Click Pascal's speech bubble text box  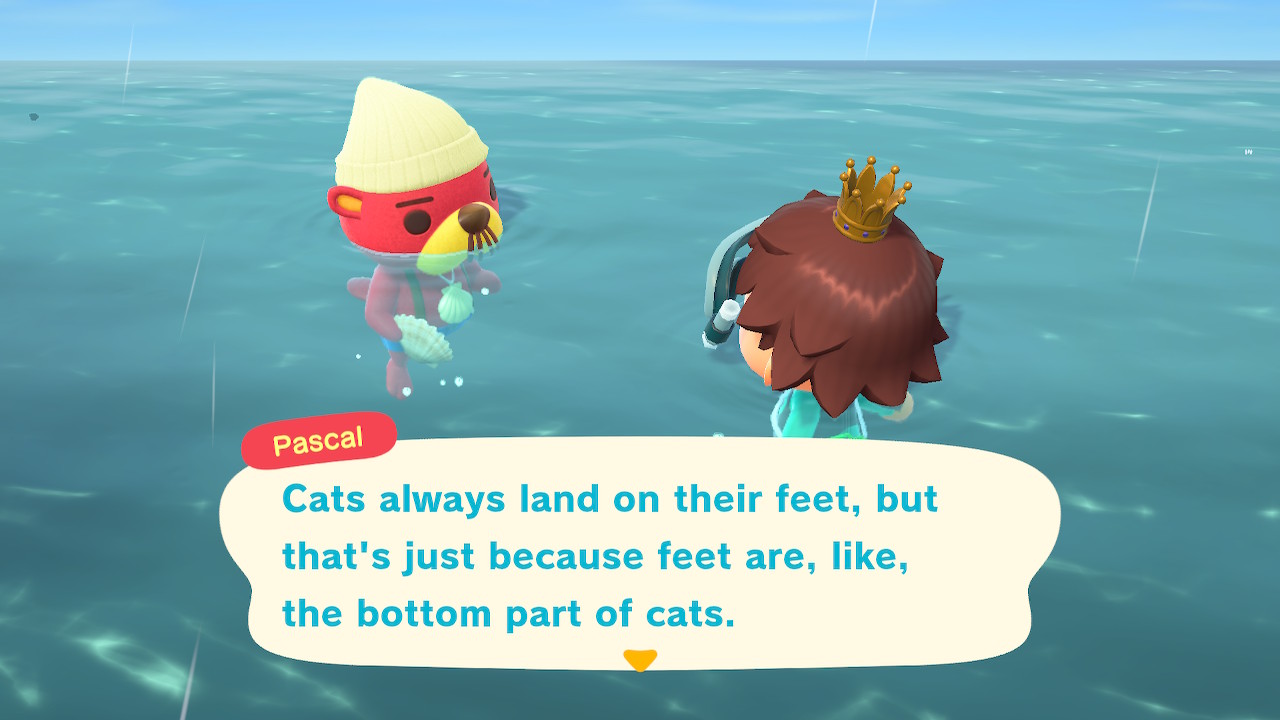pos(640,555)
